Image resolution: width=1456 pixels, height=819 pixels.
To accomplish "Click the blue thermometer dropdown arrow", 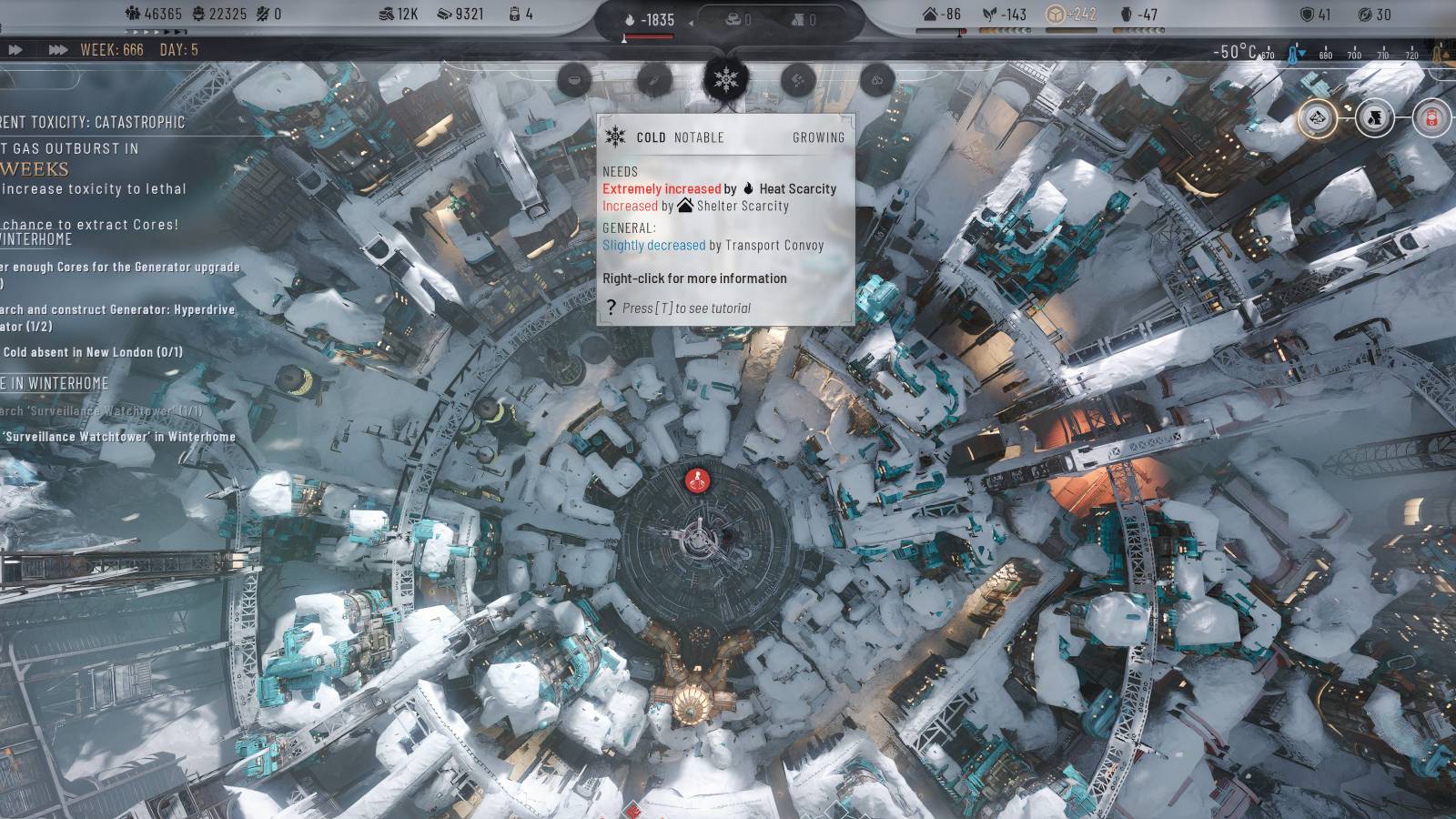I will click(1302, 52).
